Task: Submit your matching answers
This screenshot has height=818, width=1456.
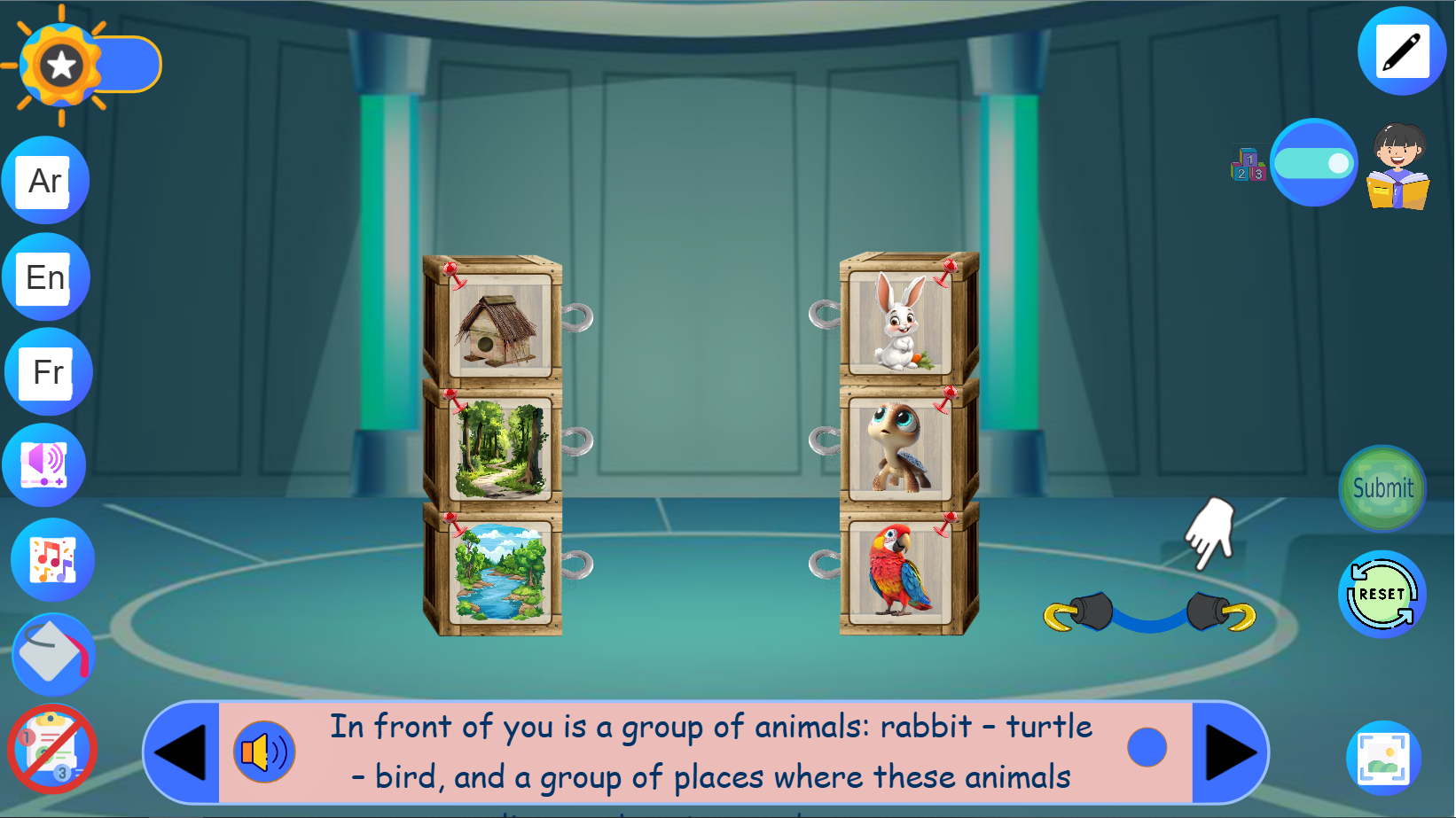Action: 1382,488
